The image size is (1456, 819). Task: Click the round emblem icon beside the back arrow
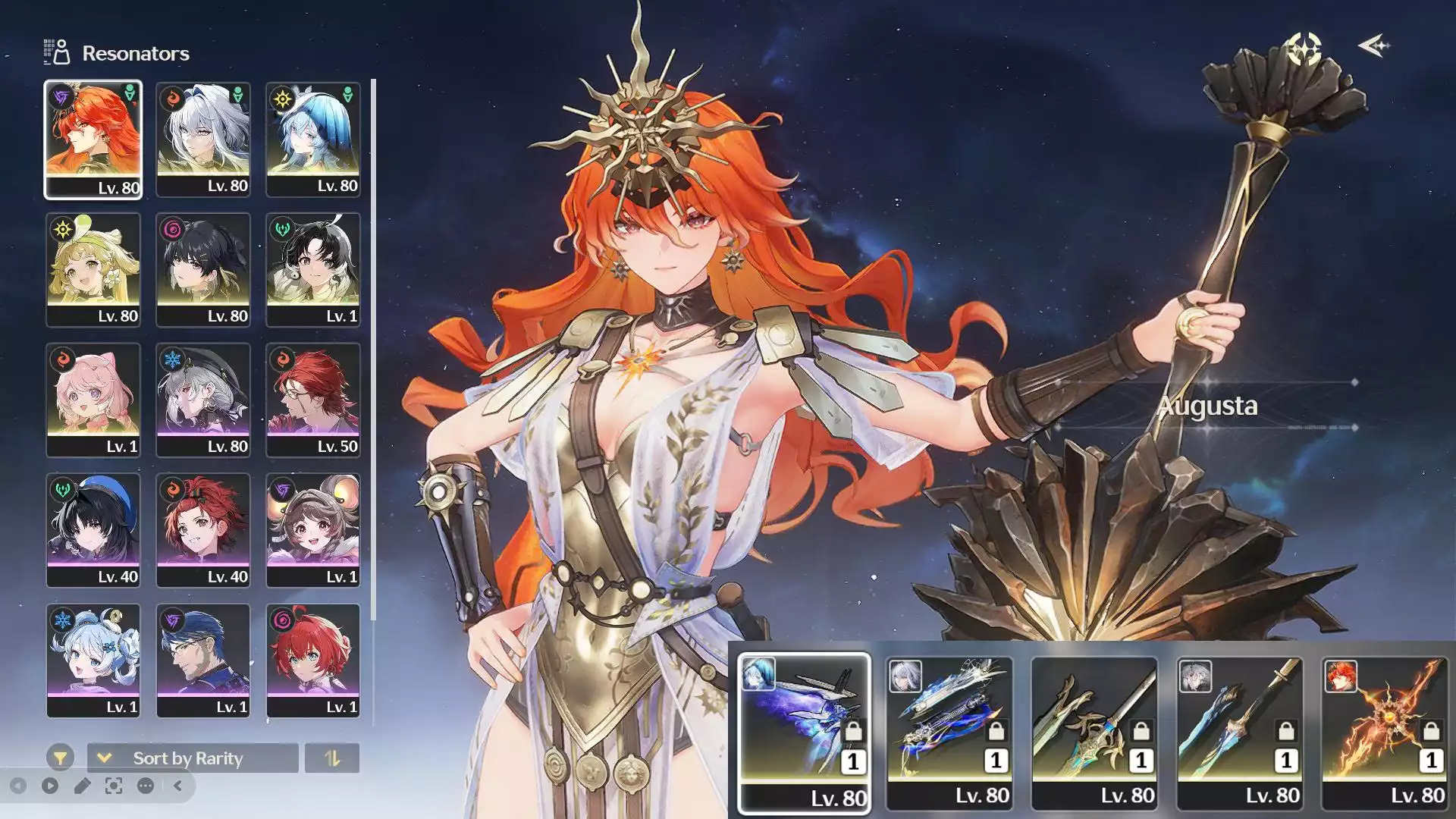(1304, 49)
